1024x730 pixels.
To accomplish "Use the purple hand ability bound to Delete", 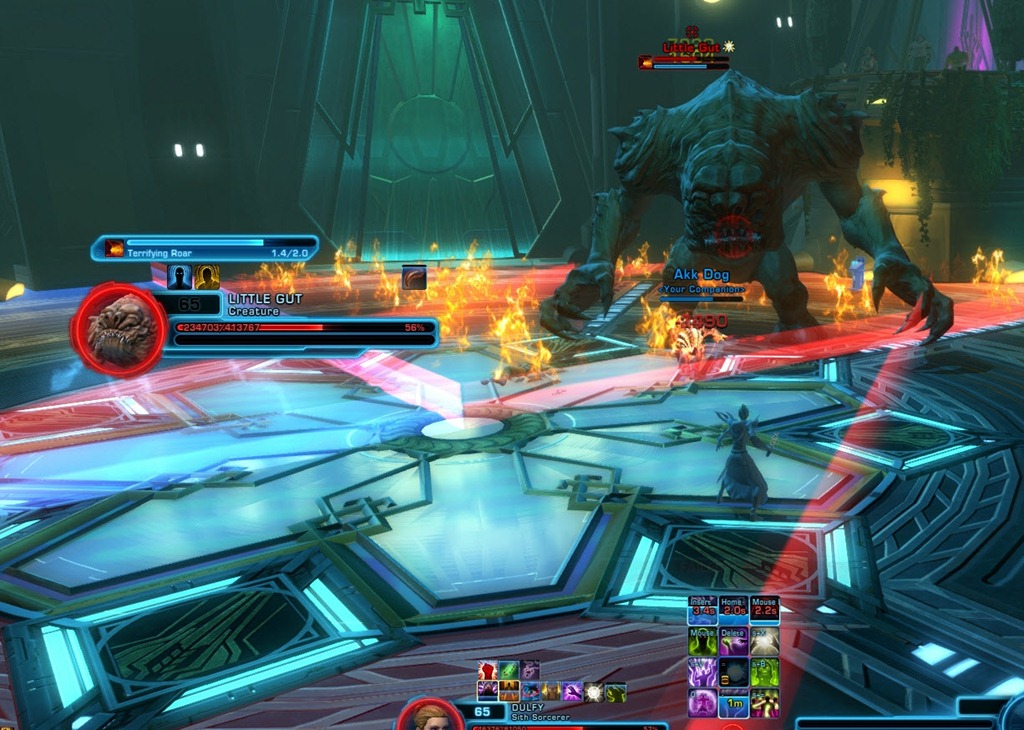I will 734,641.
